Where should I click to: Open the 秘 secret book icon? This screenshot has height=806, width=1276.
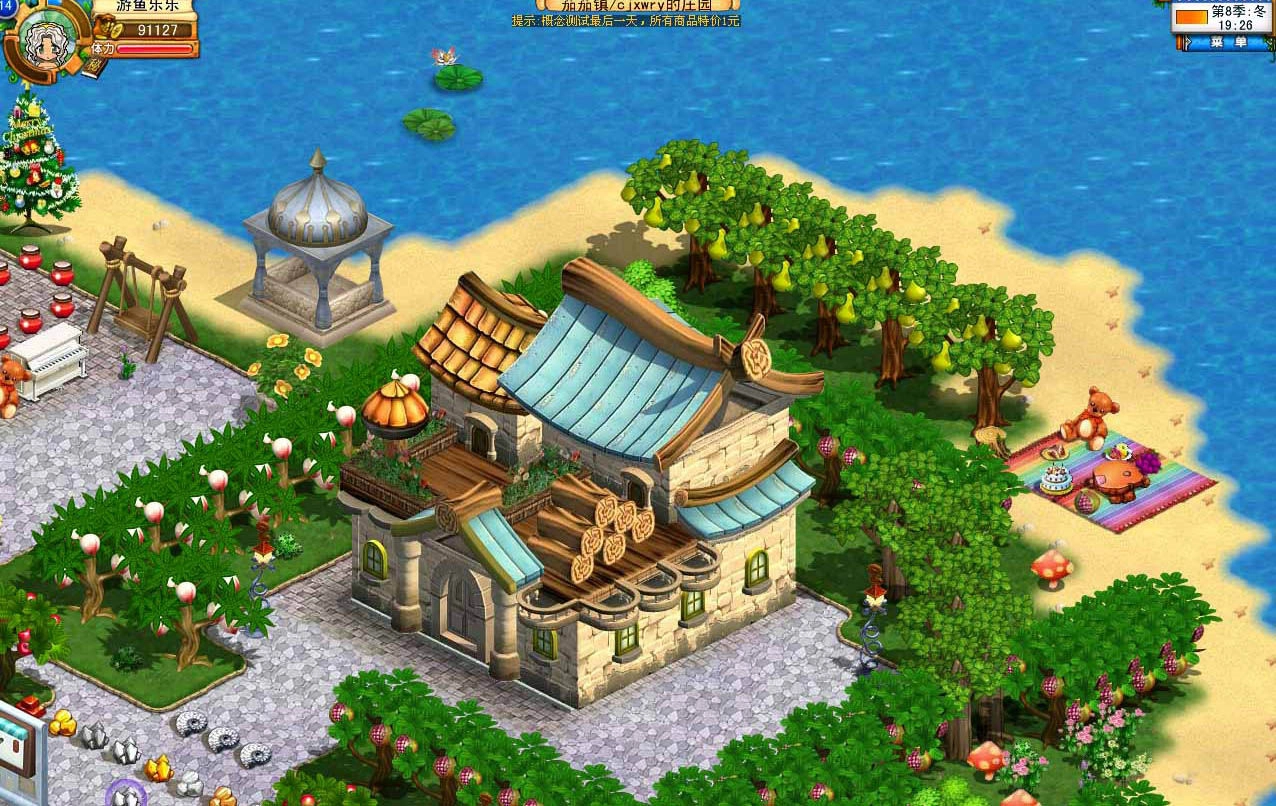click(x=95, y=68)
